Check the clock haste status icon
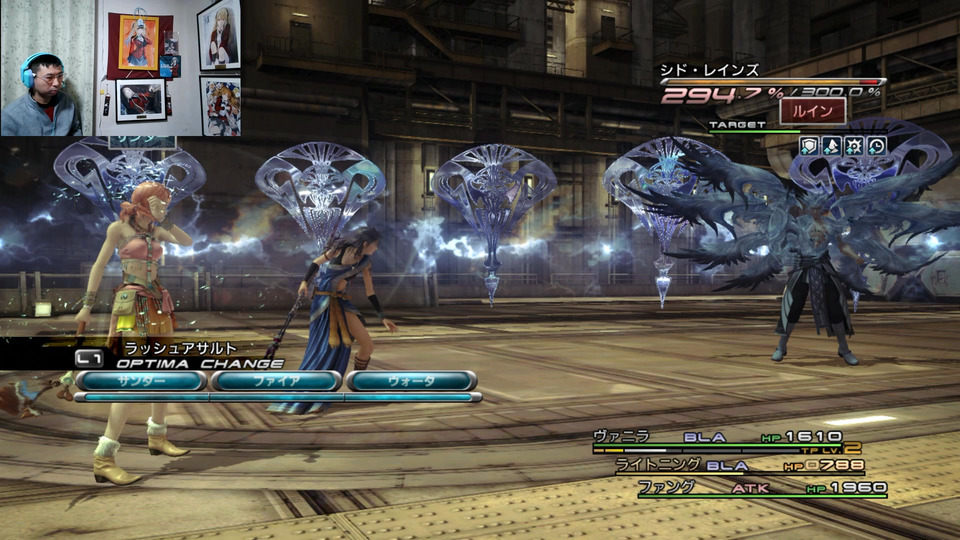The image size is (960, 540). (877, 146)
